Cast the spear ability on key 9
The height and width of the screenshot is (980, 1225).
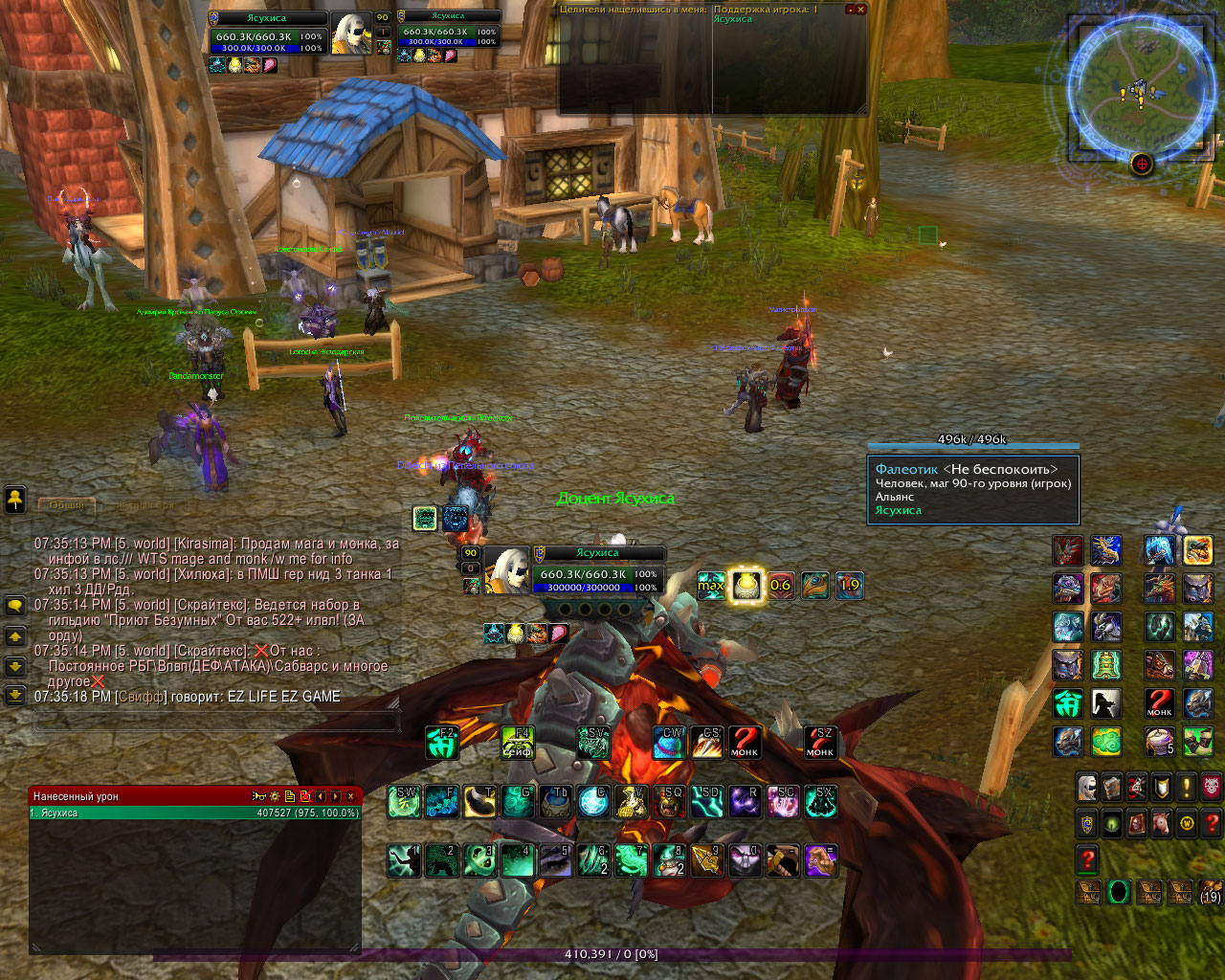pyautogui.click(x=706, y=860)
